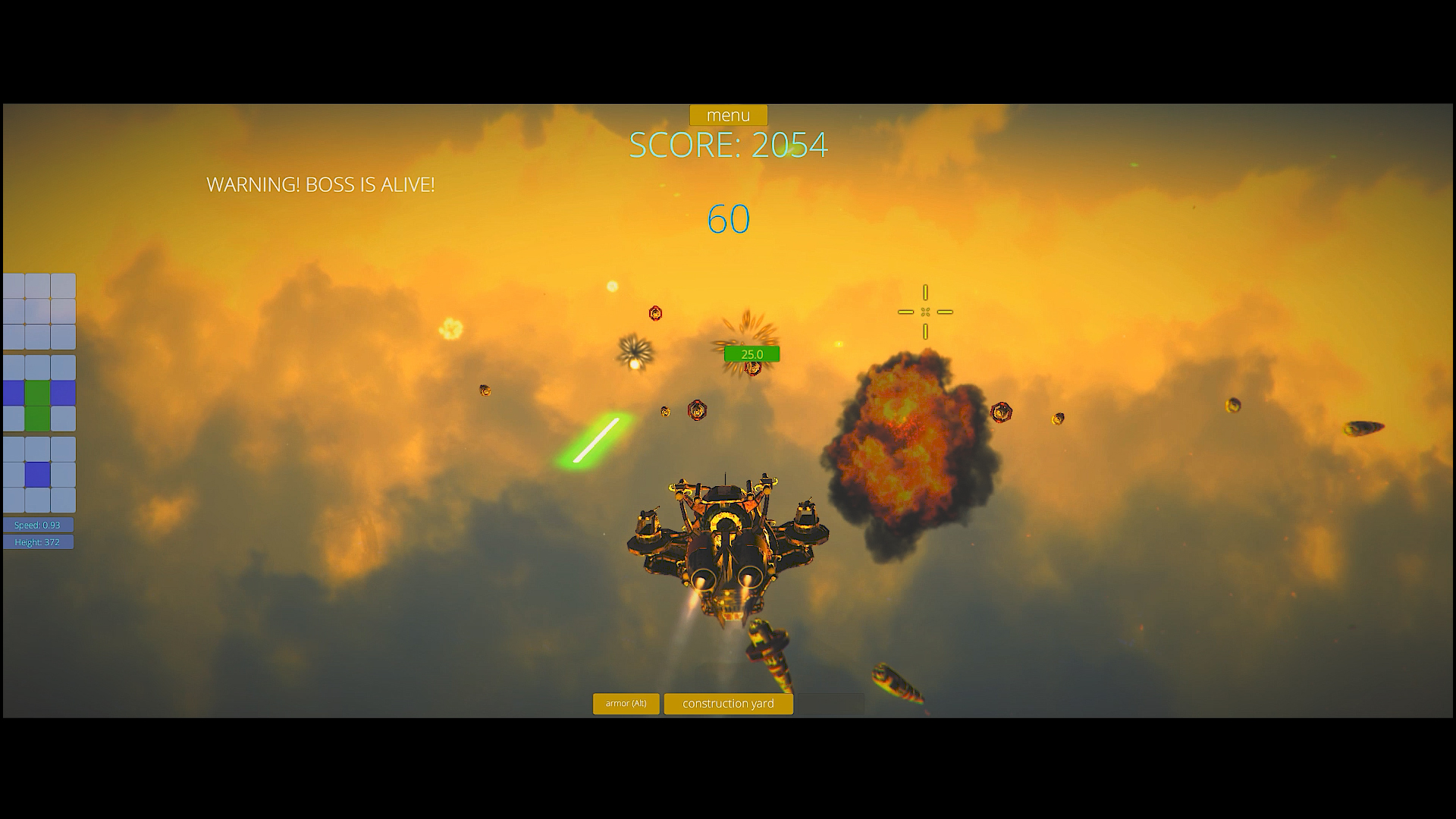
Task: Select the blue module in the bottom grid block
Action: click(x=37, y=474)
